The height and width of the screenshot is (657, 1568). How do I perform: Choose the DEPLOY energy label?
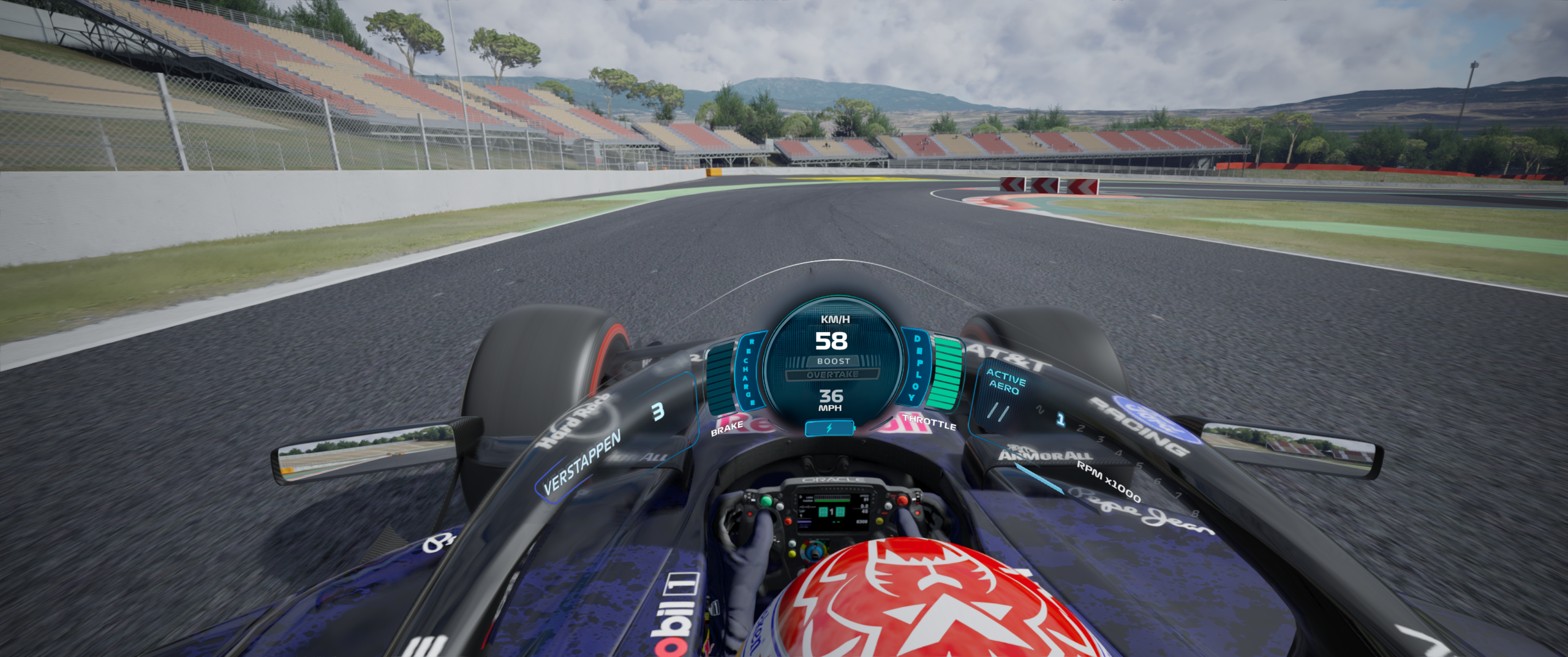(916, 368)
